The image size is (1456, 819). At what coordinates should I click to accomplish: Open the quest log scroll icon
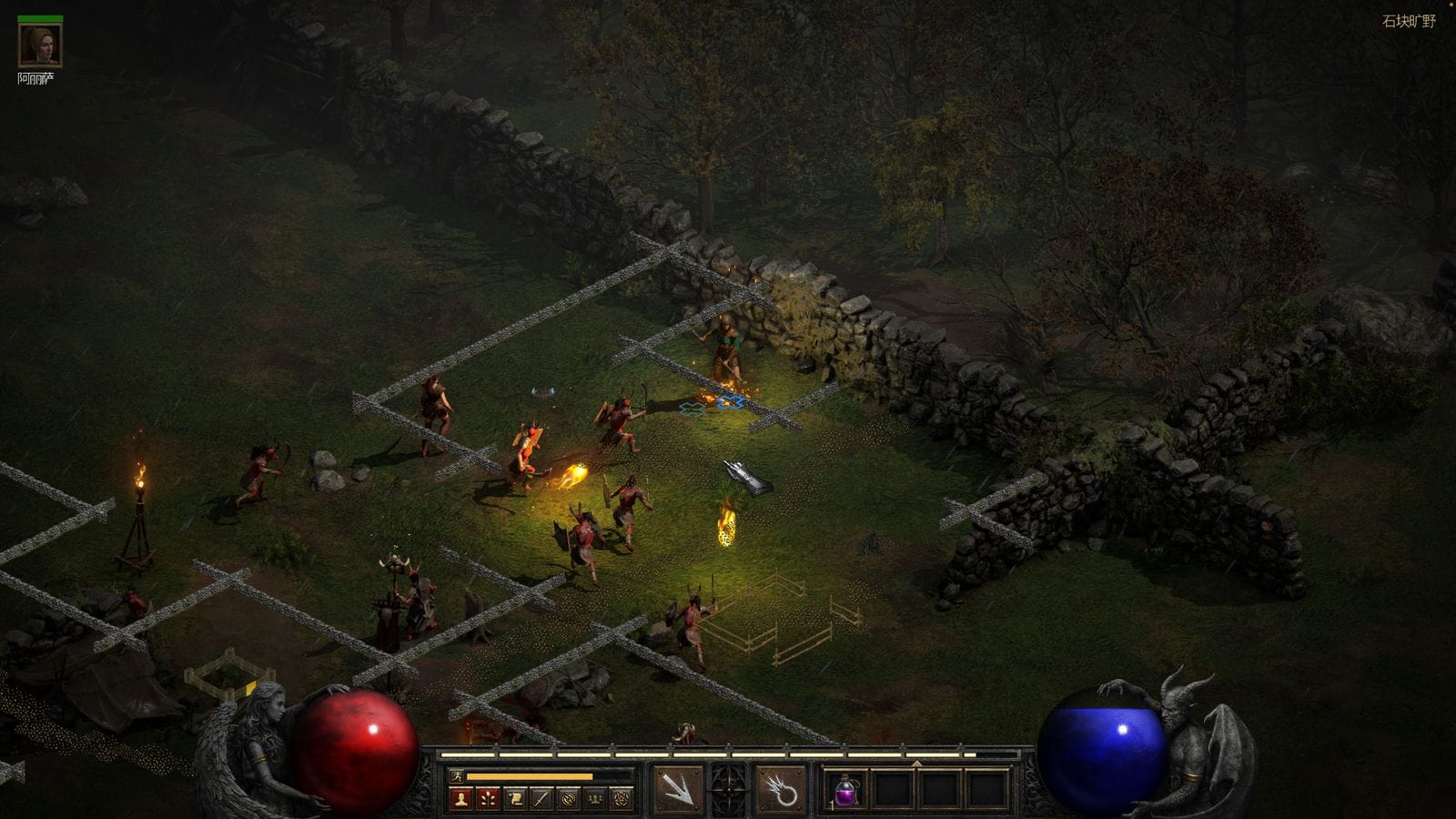[514, 799]
